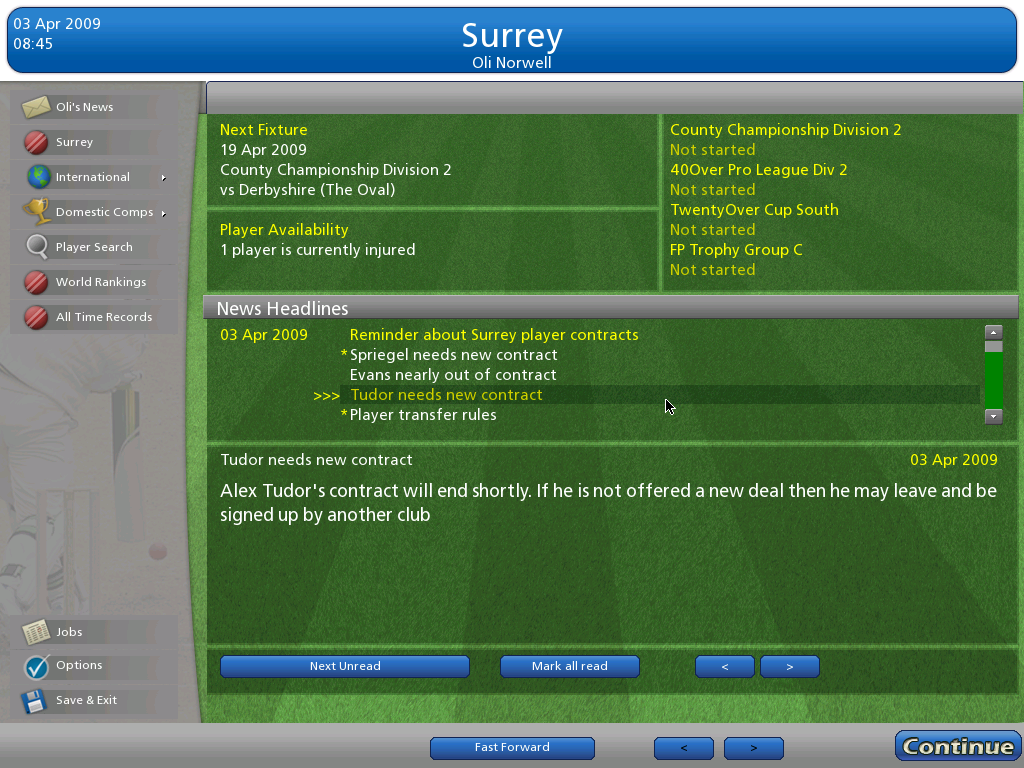The height and width of the screenshot is (768, 1024).
Task: Open Oli's News inbox
Action: point(84,107)
